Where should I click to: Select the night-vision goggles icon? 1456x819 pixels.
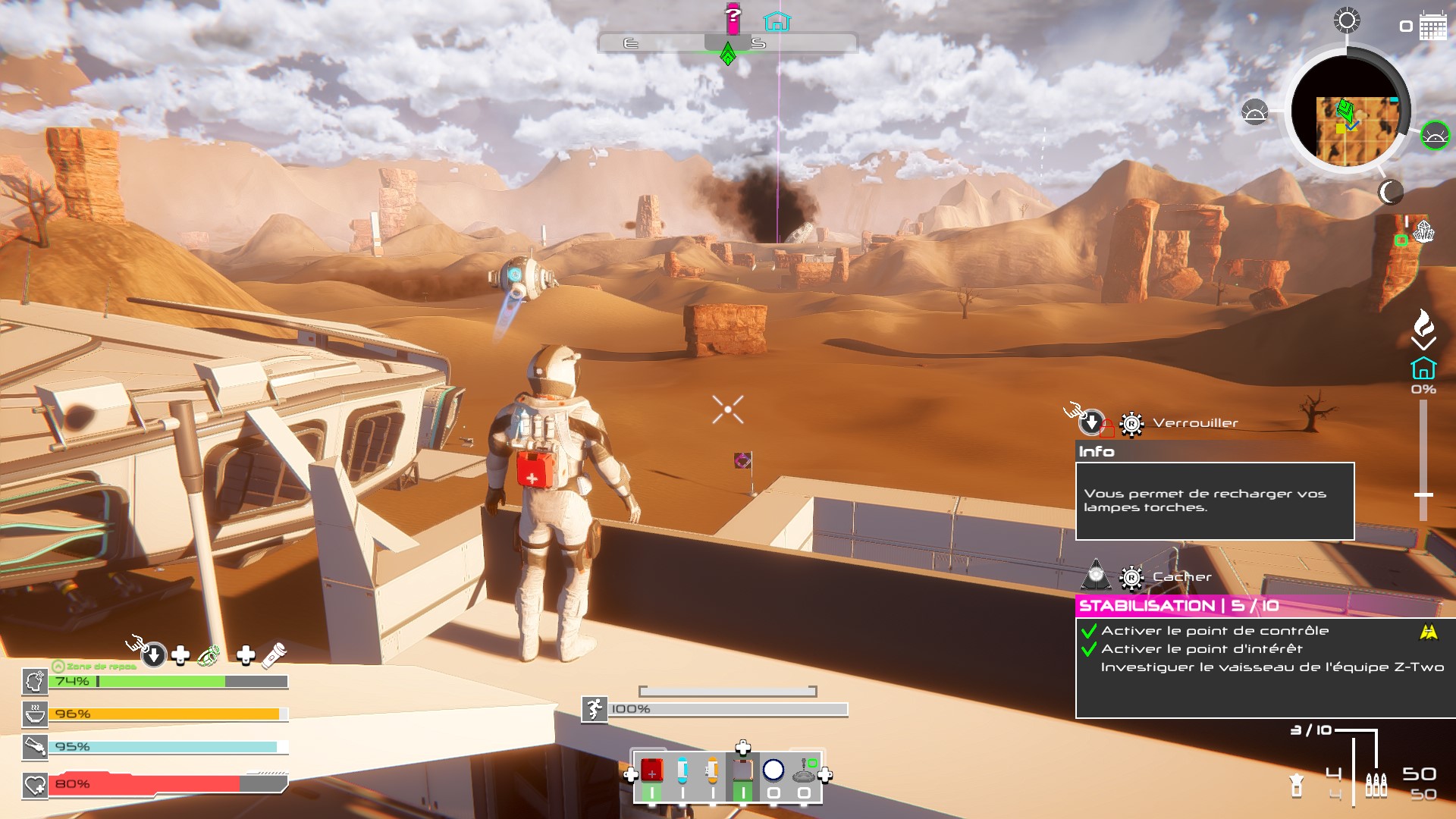coord(209,655)
